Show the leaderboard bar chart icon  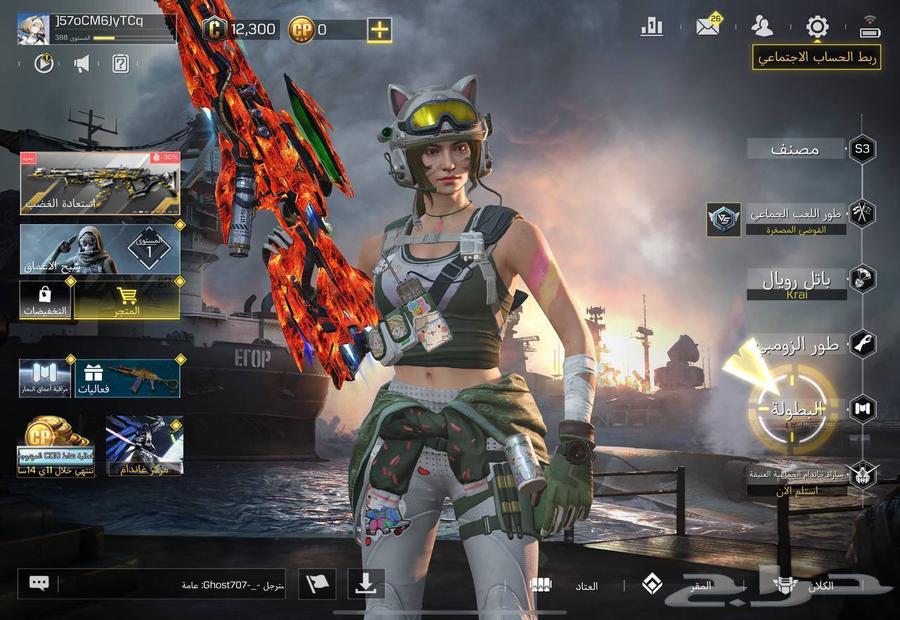(652, 27)
